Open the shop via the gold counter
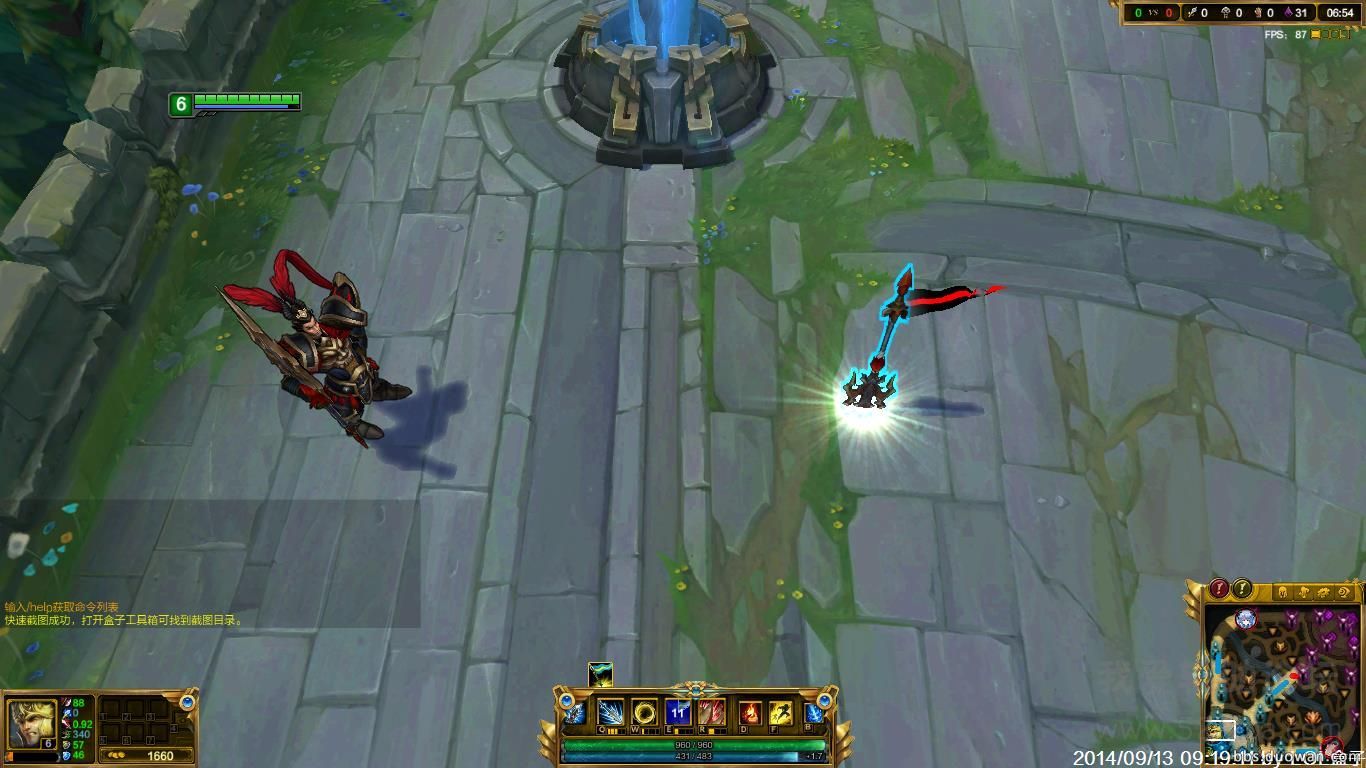The height and width of the screenshot is (768, 1366). (x=149, y=756)
